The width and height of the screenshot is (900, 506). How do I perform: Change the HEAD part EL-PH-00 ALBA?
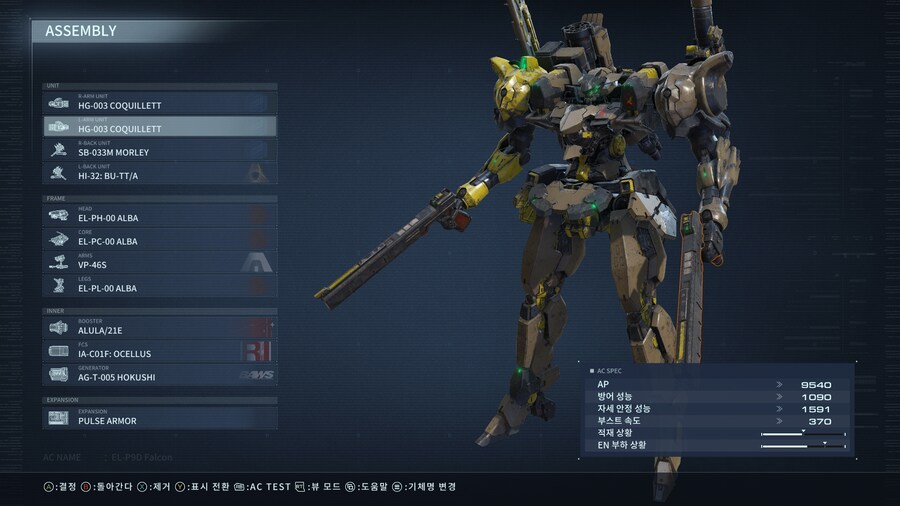pyautogui.click(x=160, y=215)
